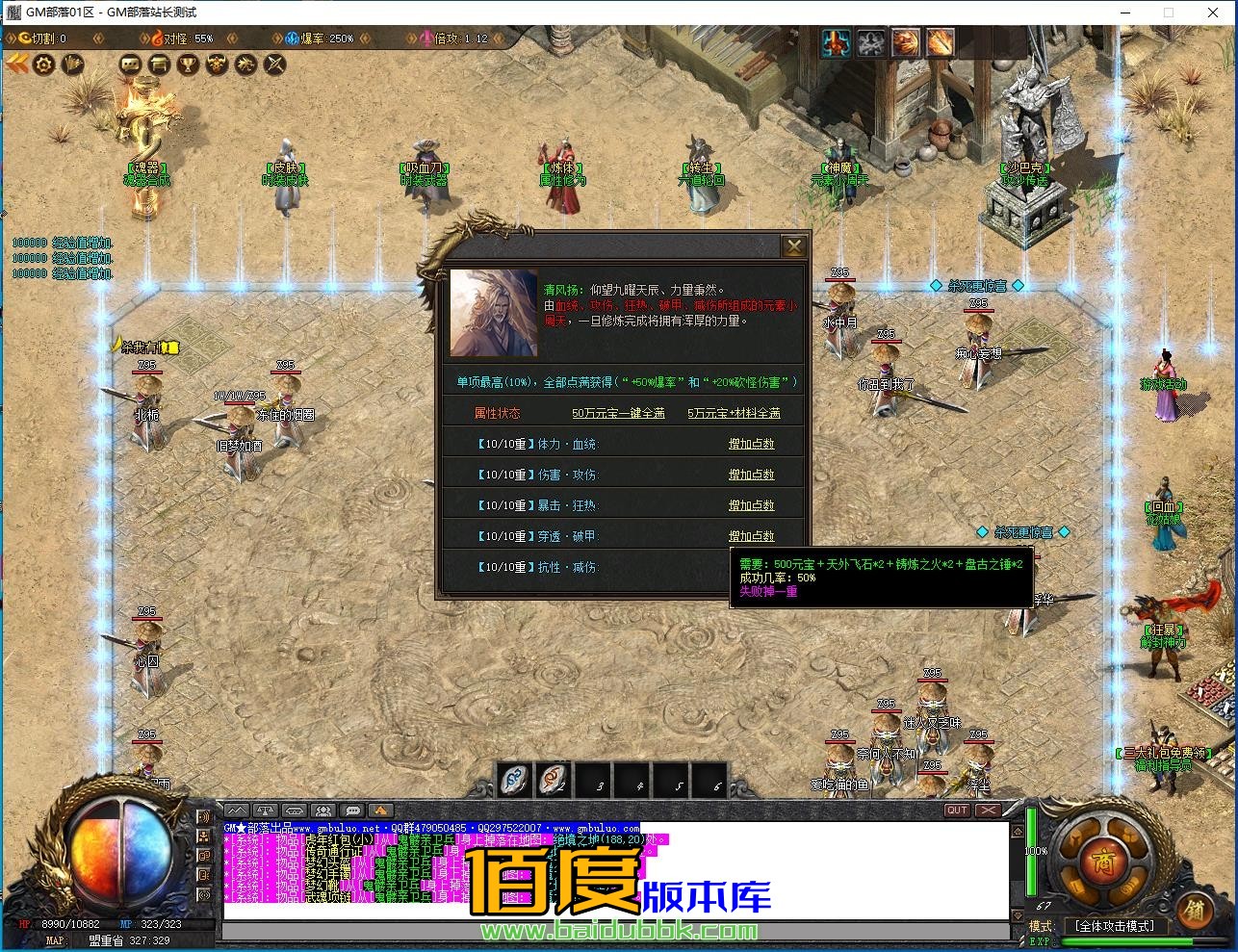
Task: Choose 50万元宝一键全满 option
Action: click(618, 413)
